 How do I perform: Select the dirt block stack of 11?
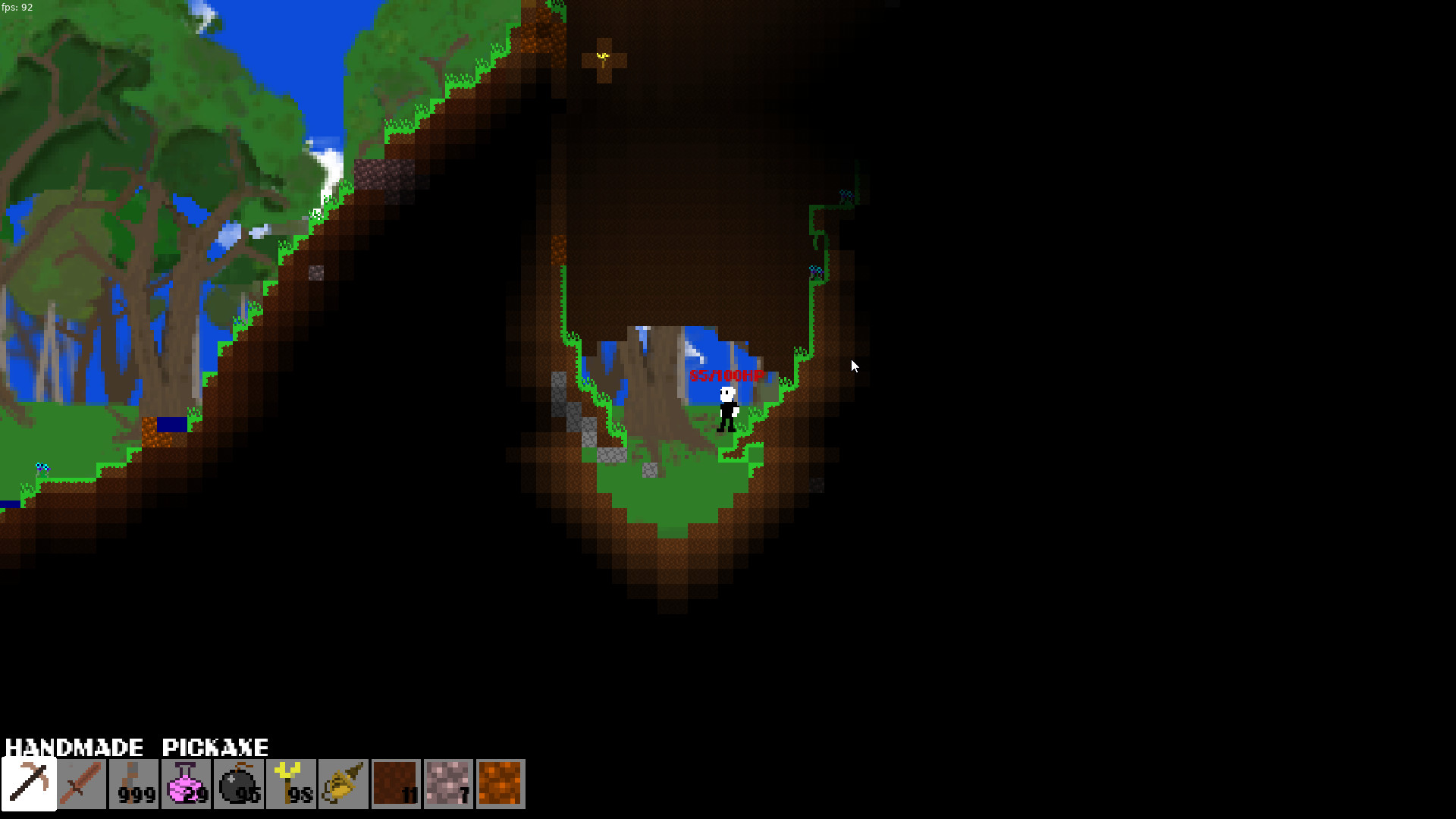coord(396,784)
